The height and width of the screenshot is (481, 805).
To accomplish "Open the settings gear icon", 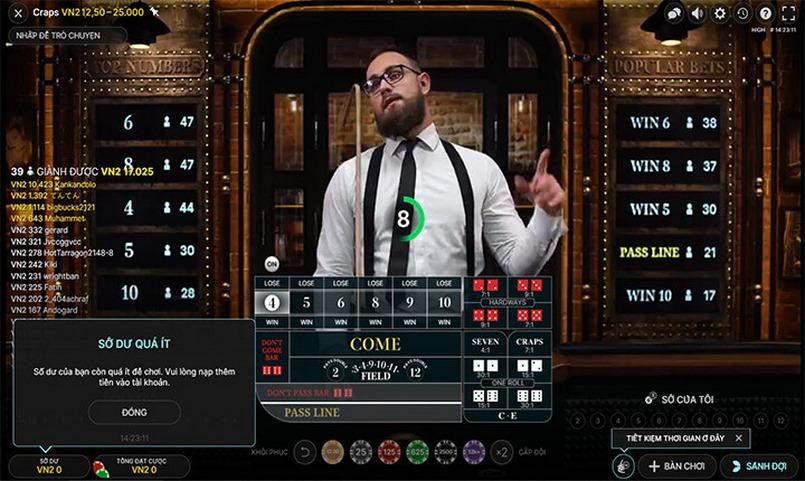I will 720,13.
